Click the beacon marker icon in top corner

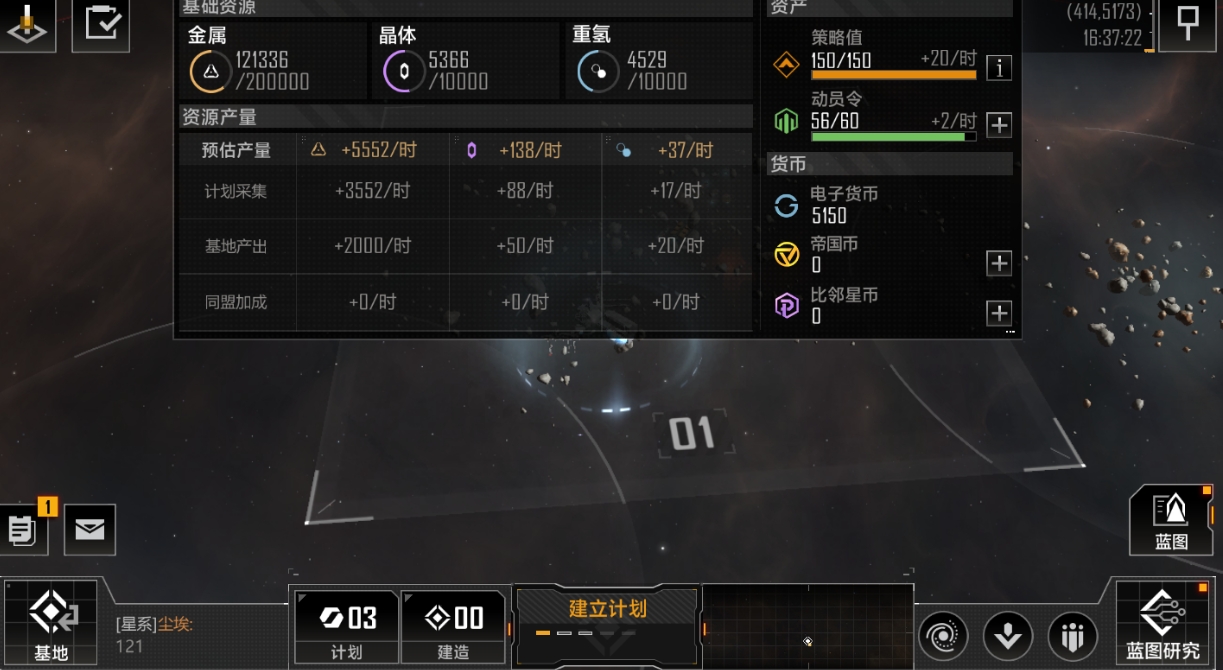pos(27,25)
